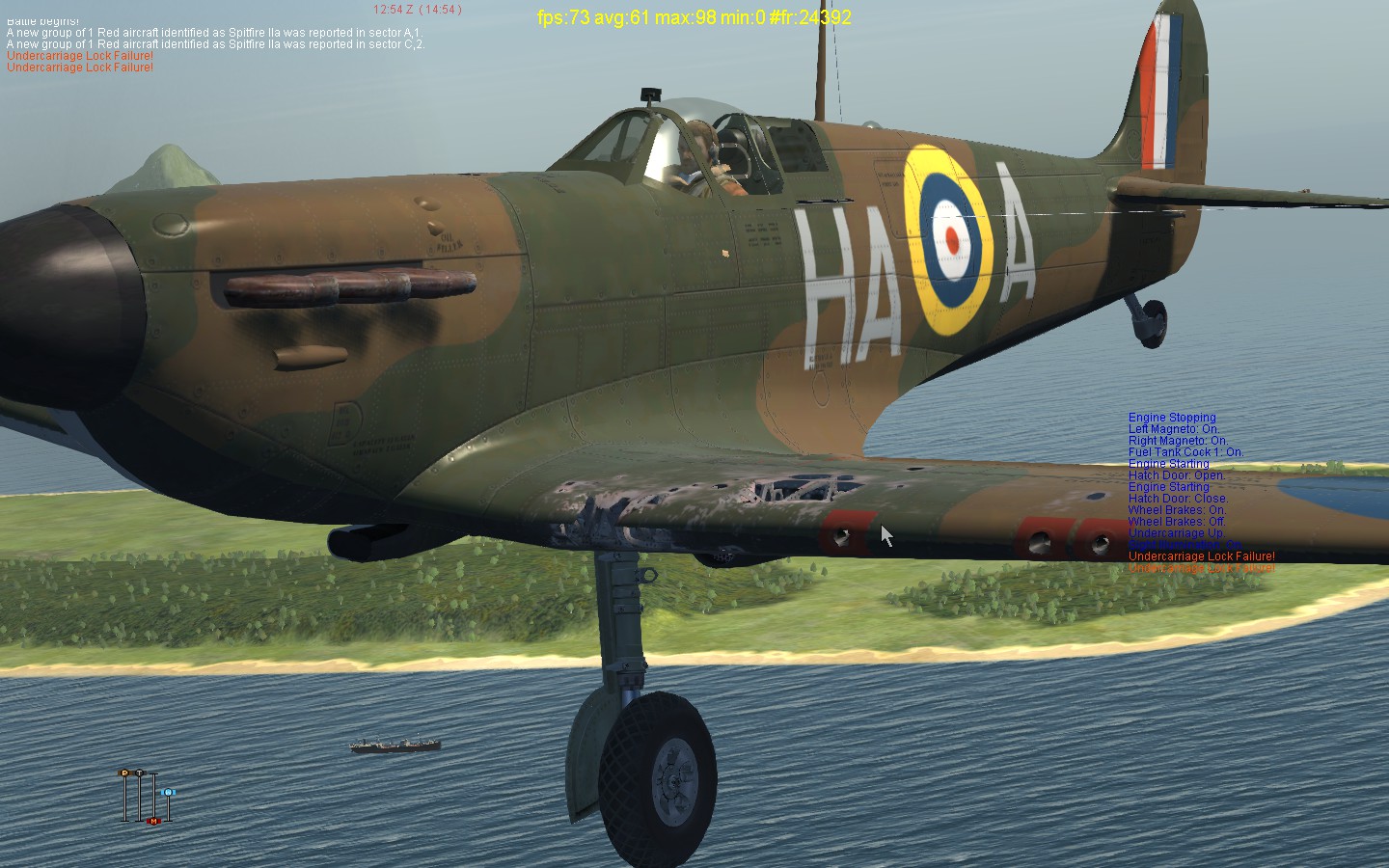
Task: Click the orange P pitch lever knob
Action: tap(124, 773)
